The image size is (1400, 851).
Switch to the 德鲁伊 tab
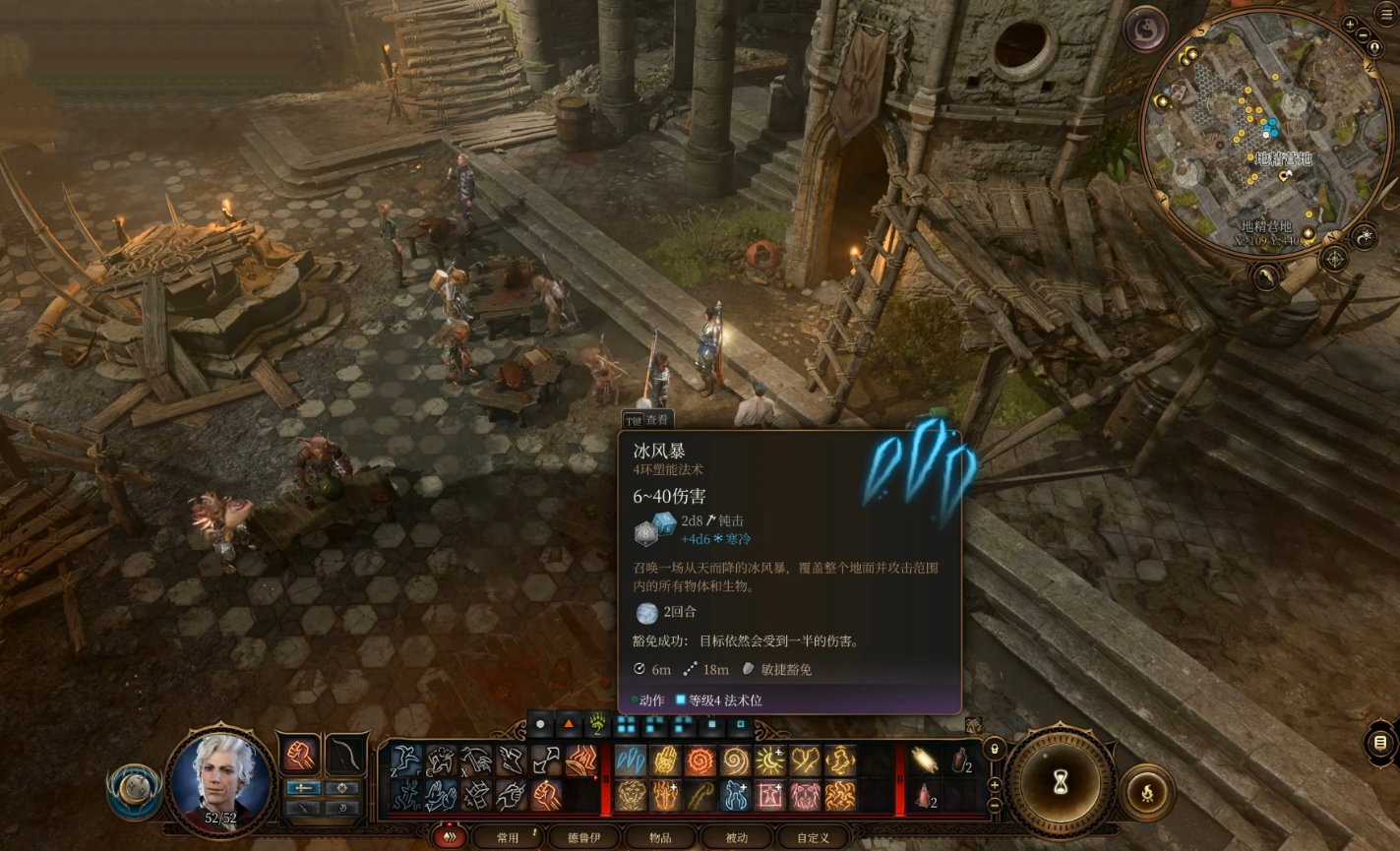(583, 837)
